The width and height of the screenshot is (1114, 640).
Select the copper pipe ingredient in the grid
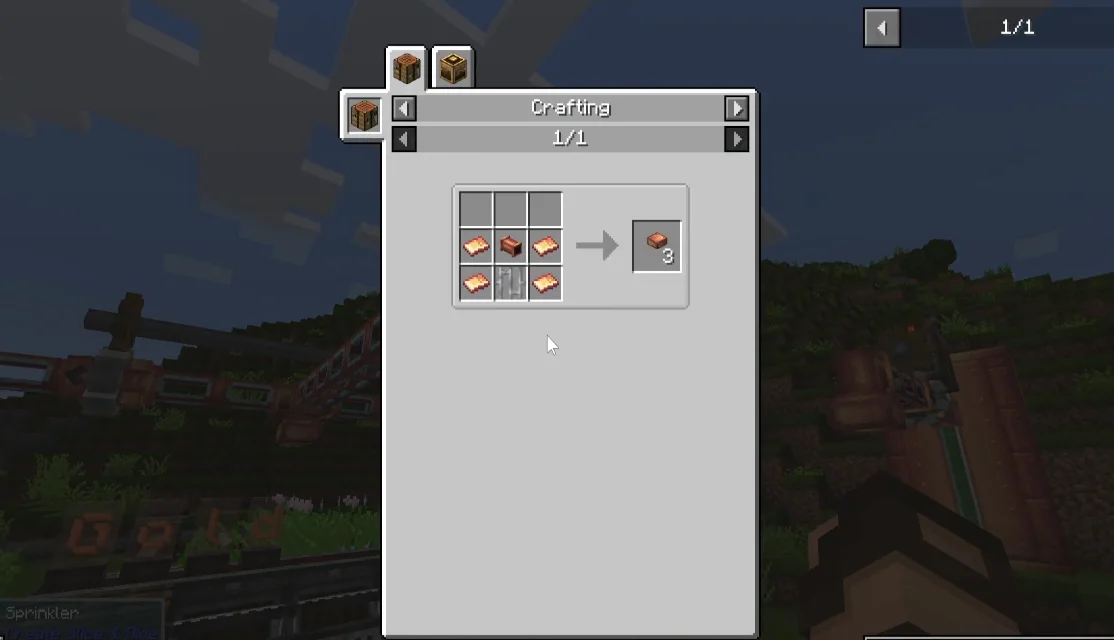(x=511, y=246)
